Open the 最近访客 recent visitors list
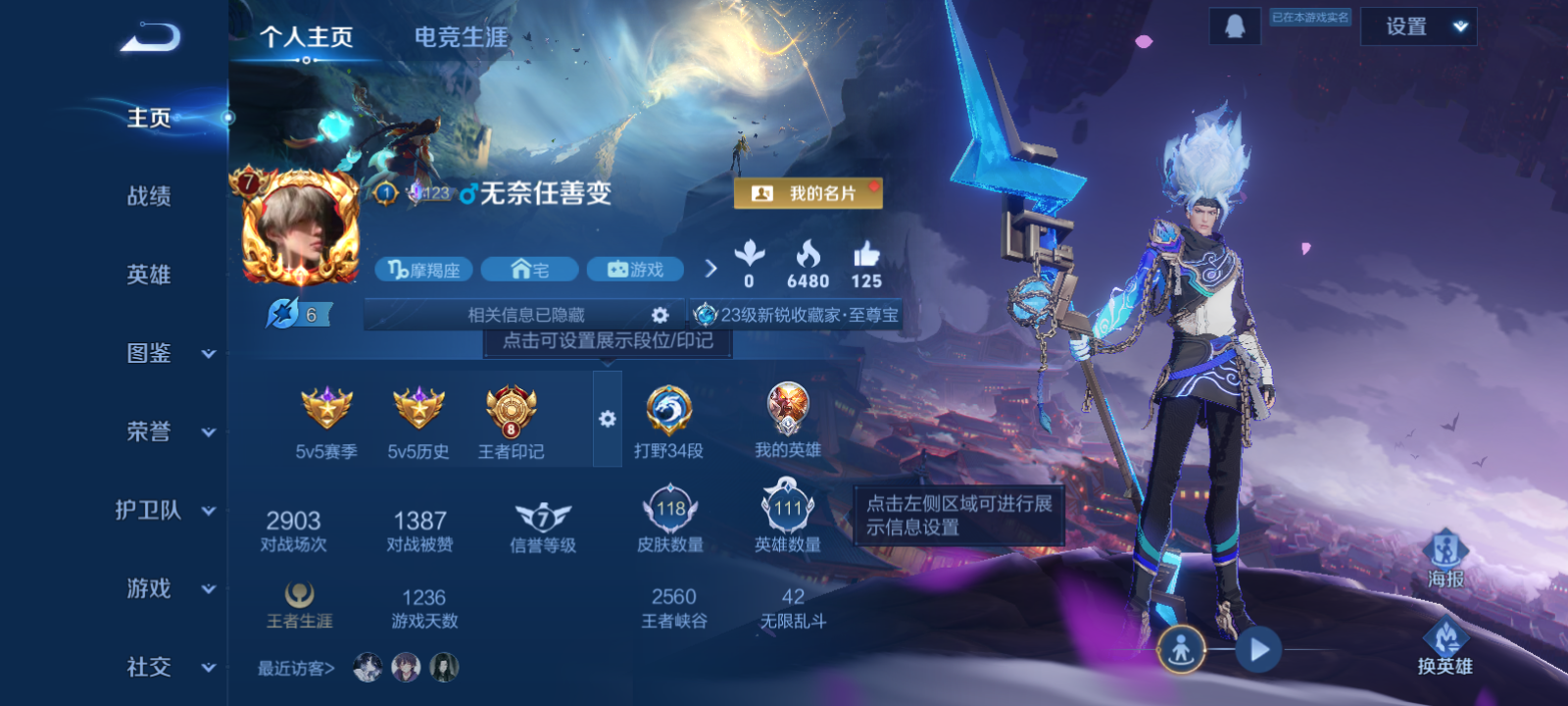This screenshot has width=1568, height=706. [x=294, y=666]
